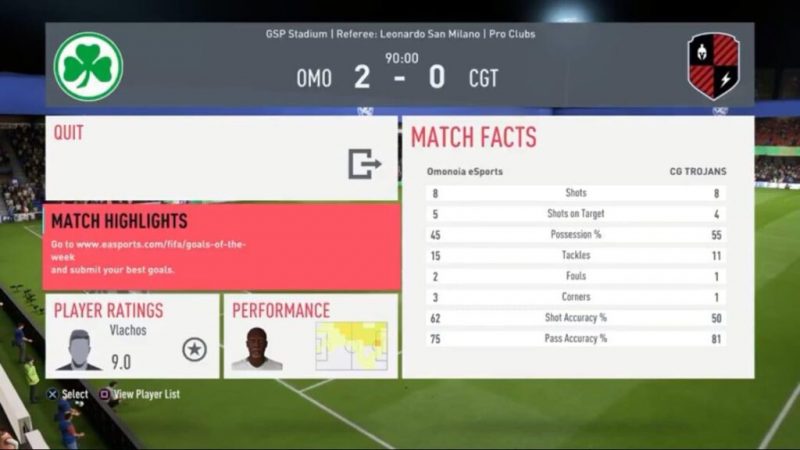Open the Match Highlights tile
Image resolution: width=800 pixels, height=450 pixels.
pyautogui.click(x=220, y=246)
